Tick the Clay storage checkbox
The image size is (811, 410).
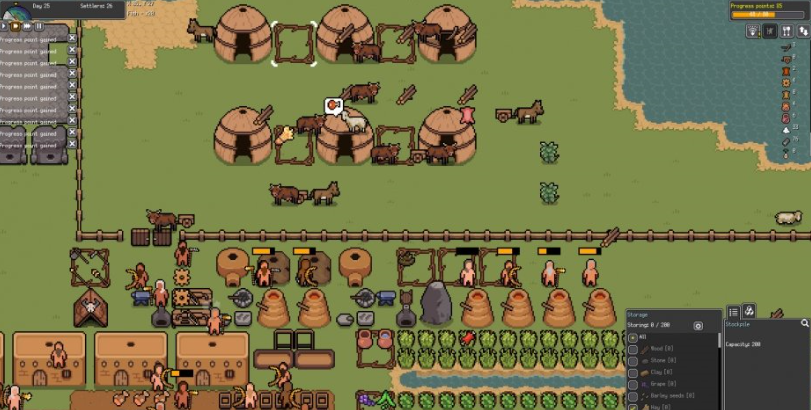click(x=632, y=373)
